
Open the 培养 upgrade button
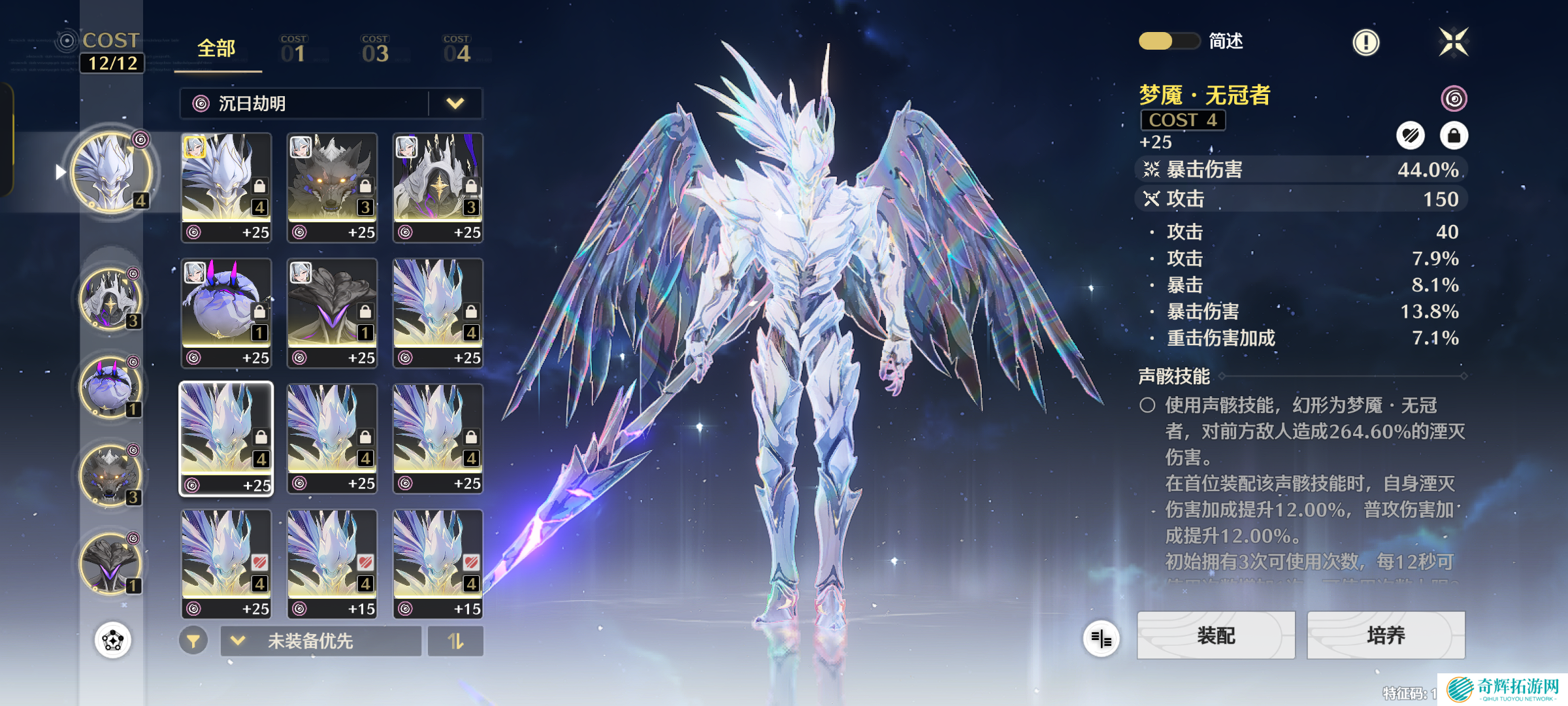click(1385, 635)
